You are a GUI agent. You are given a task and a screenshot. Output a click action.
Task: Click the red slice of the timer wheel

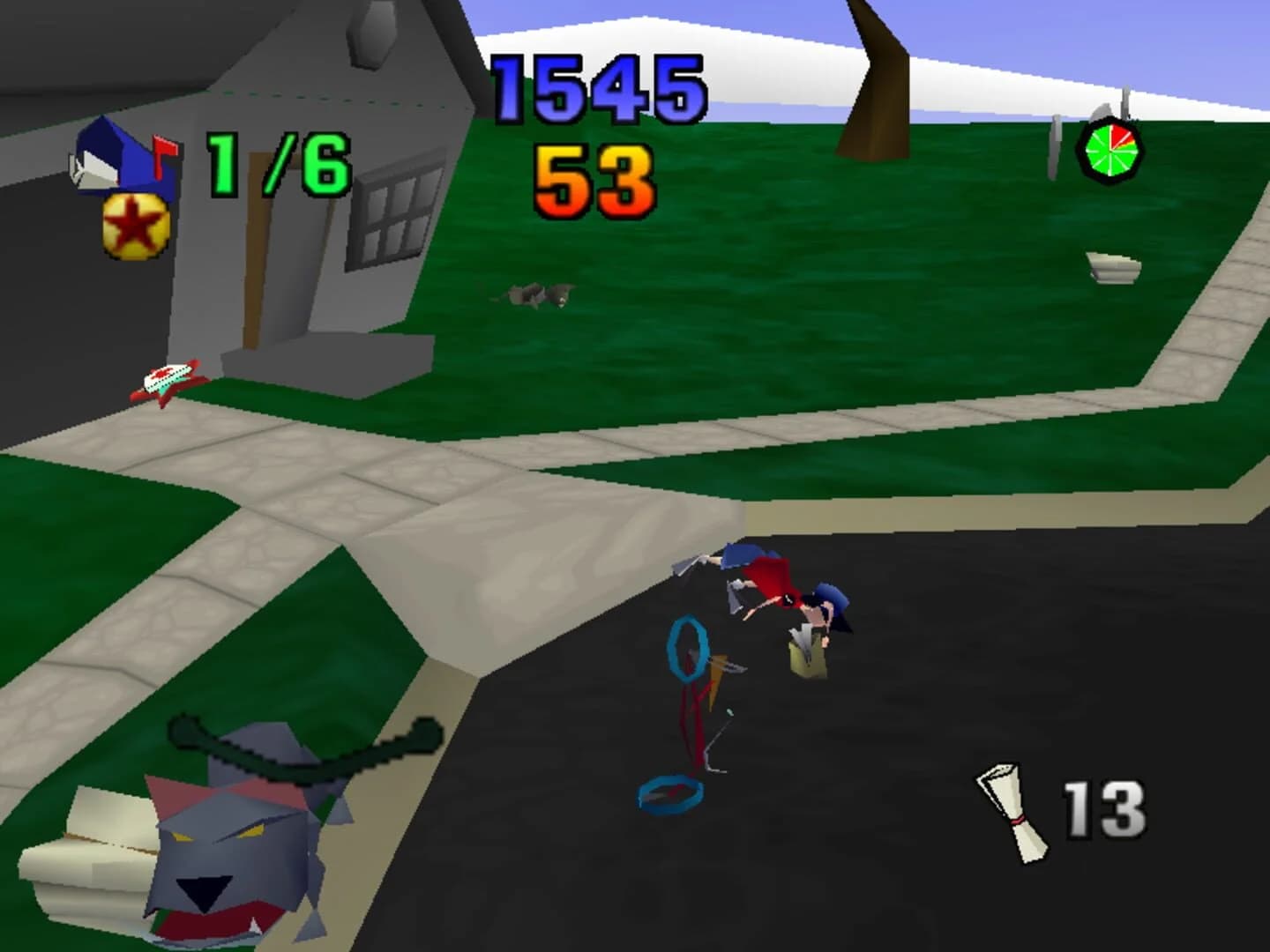1122,137
